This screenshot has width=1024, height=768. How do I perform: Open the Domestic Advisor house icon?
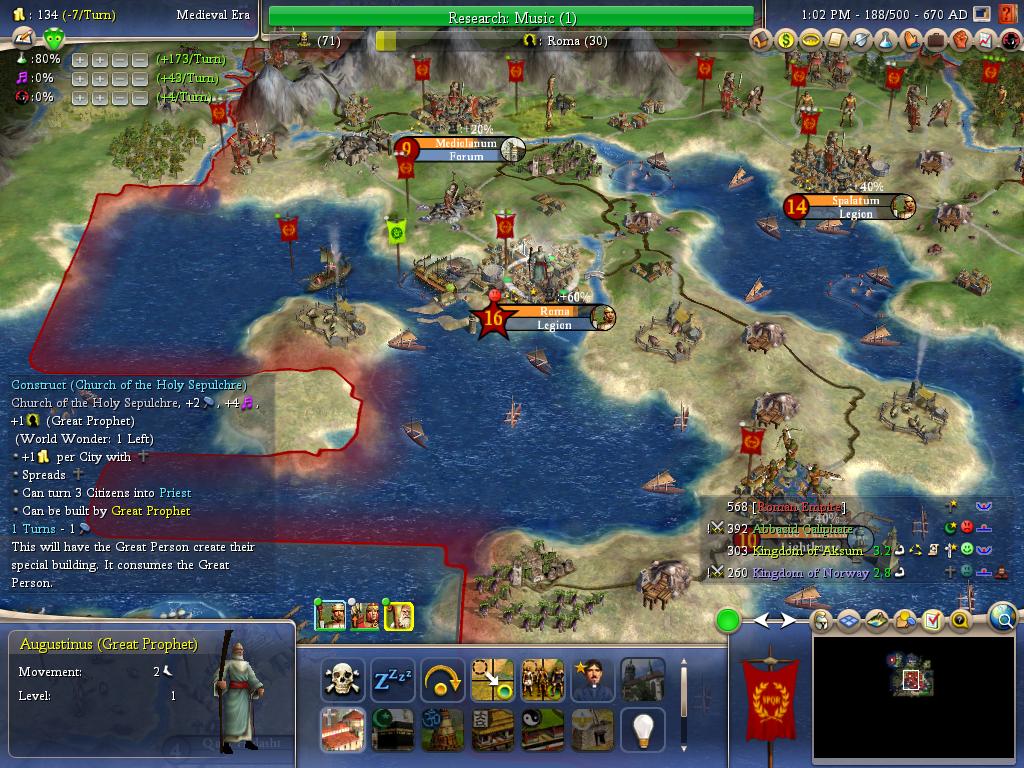click(762, 40)
